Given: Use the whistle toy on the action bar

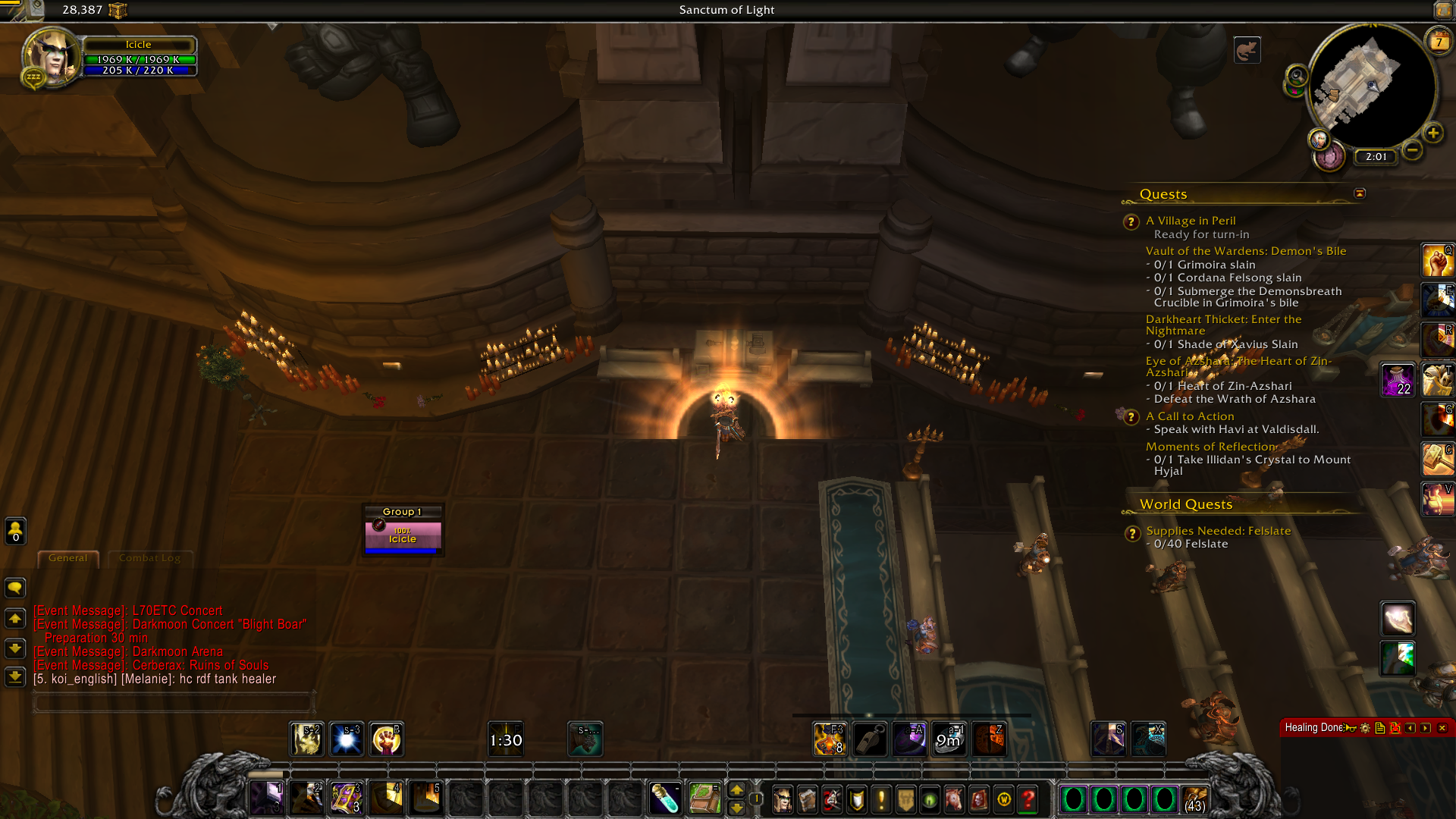Looking at the screenshot, I should (871, 739).
